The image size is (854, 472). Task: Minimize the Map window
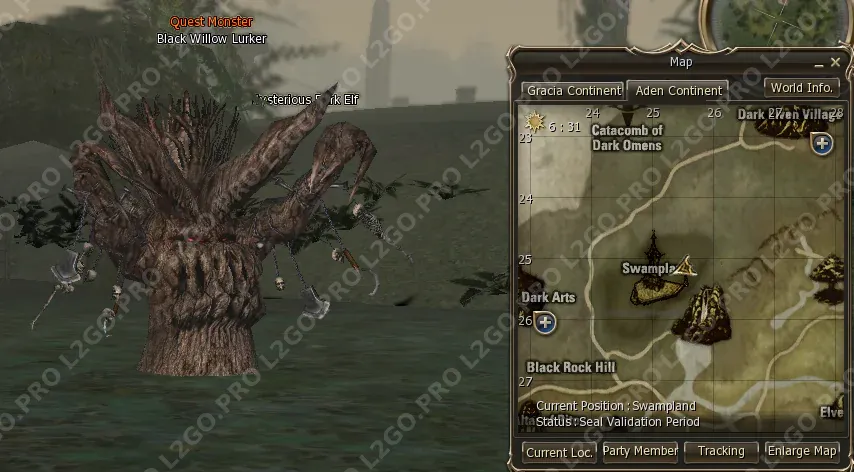coord(818,63)
